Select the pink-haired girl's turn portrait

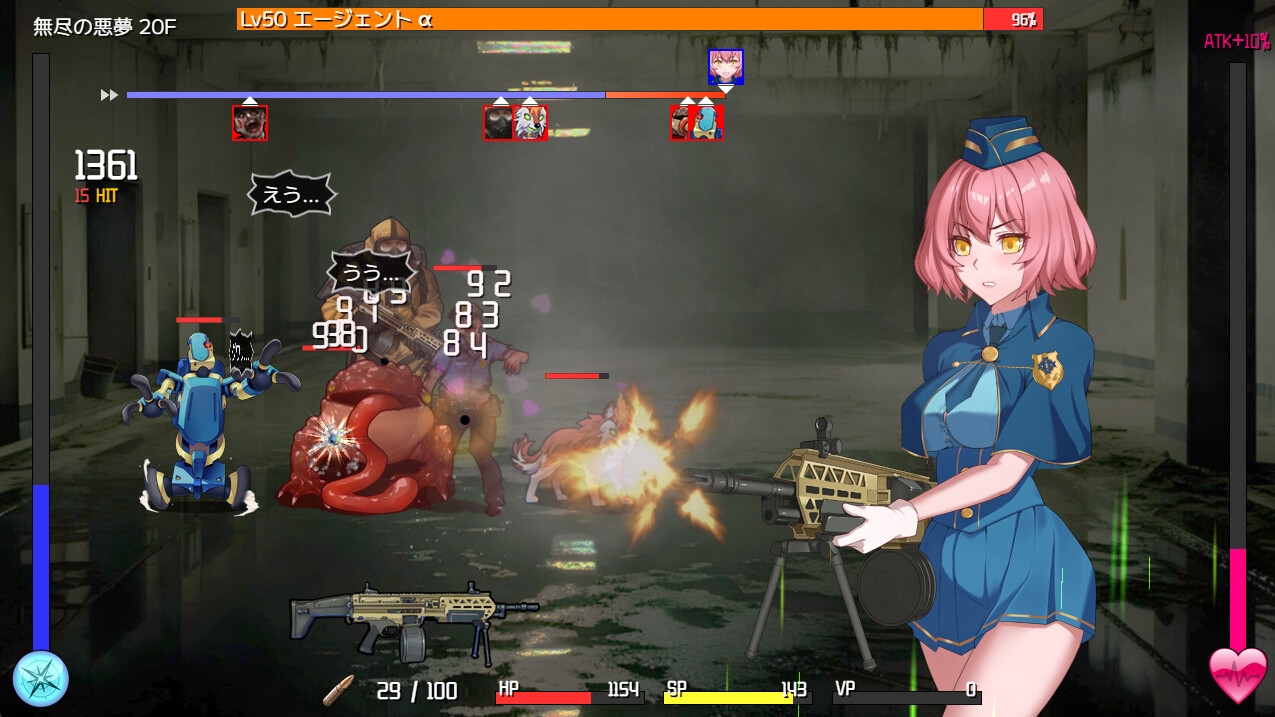click(x=725, y=66)
